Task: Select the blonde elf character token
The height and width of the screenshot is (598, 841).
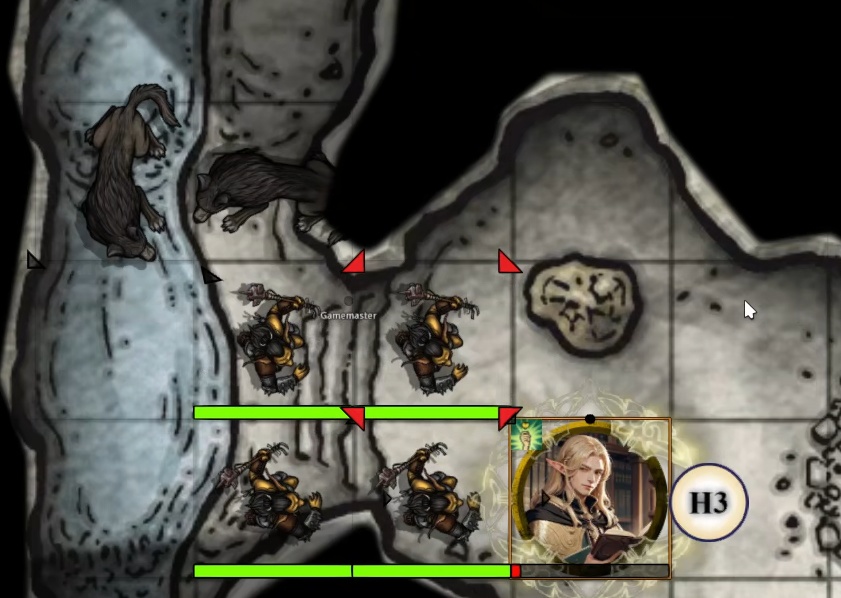Action: (x=590, y=495)
